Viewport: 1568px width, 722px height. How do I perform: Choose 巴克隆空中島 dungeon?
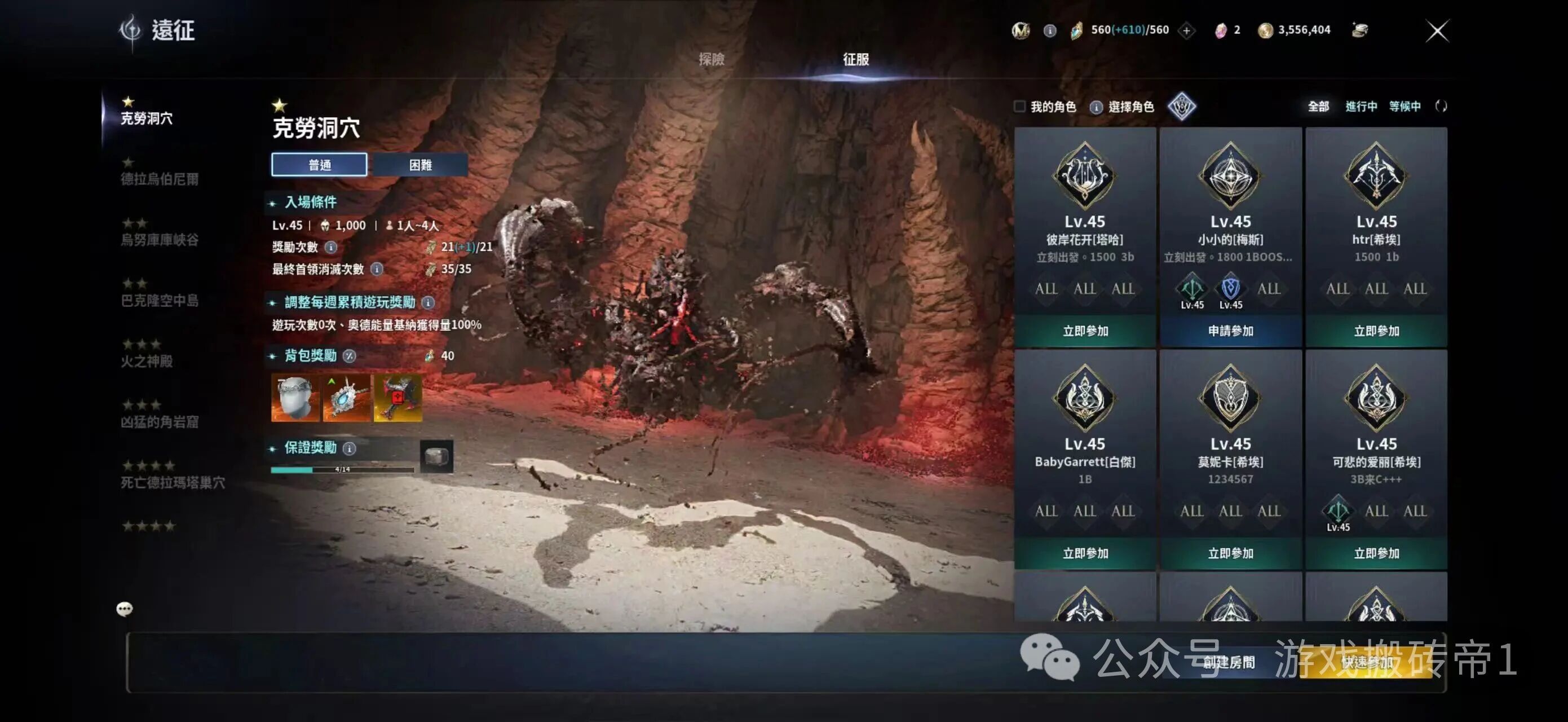click(x=160, y=300)
